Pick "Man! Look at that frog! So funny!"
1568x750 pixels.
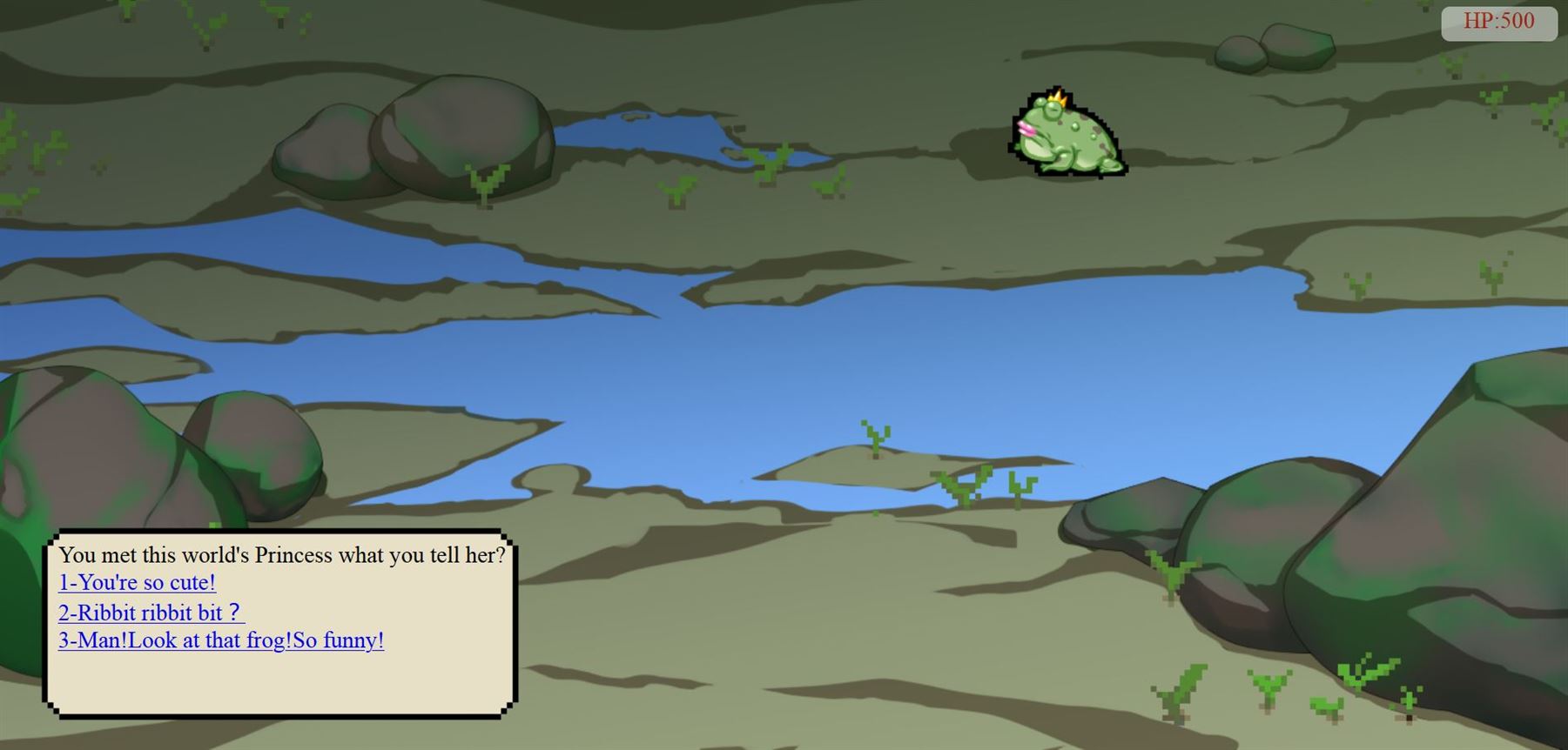coord(221,641)
